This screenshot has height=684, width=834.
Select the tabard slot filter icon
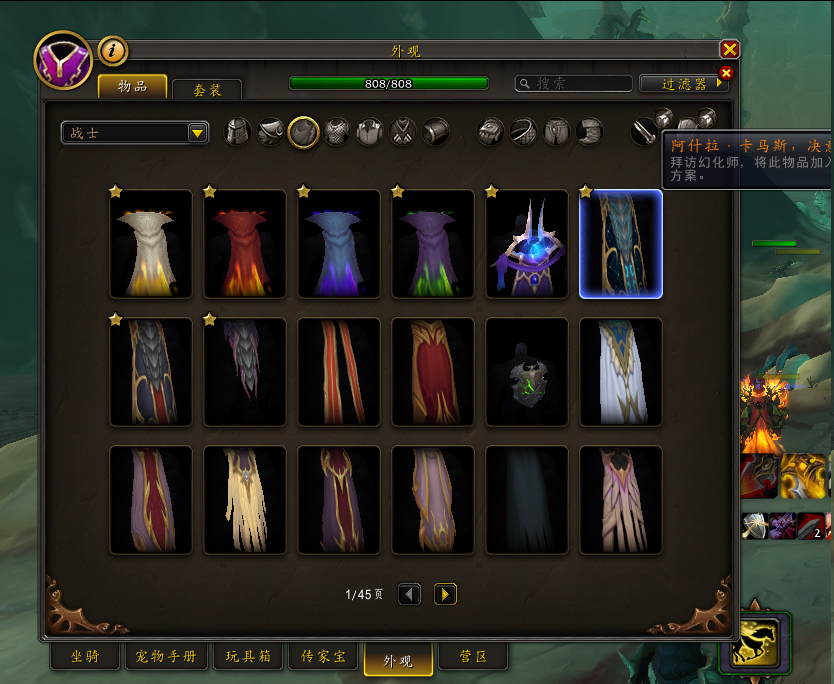402,132
